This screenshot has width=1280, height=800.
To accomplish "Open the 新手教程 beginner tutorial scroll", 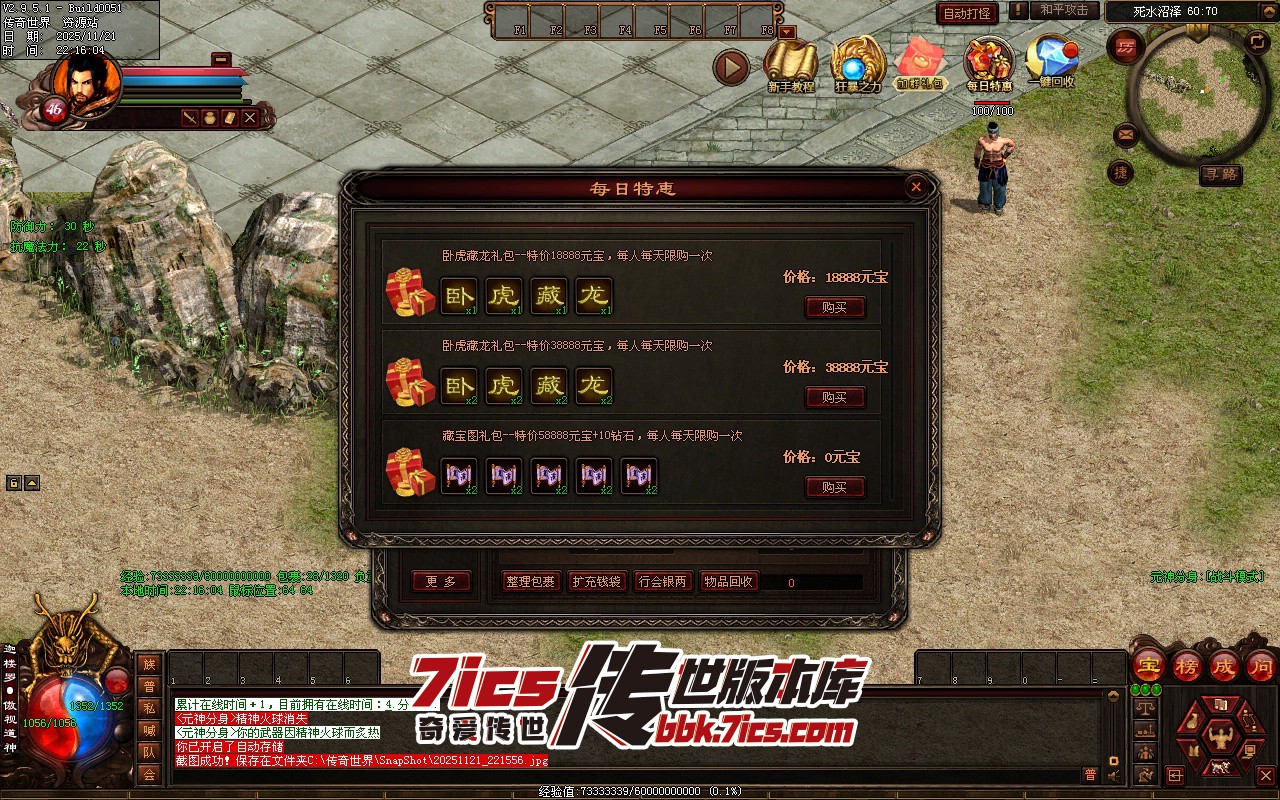I will coord(790,63).
